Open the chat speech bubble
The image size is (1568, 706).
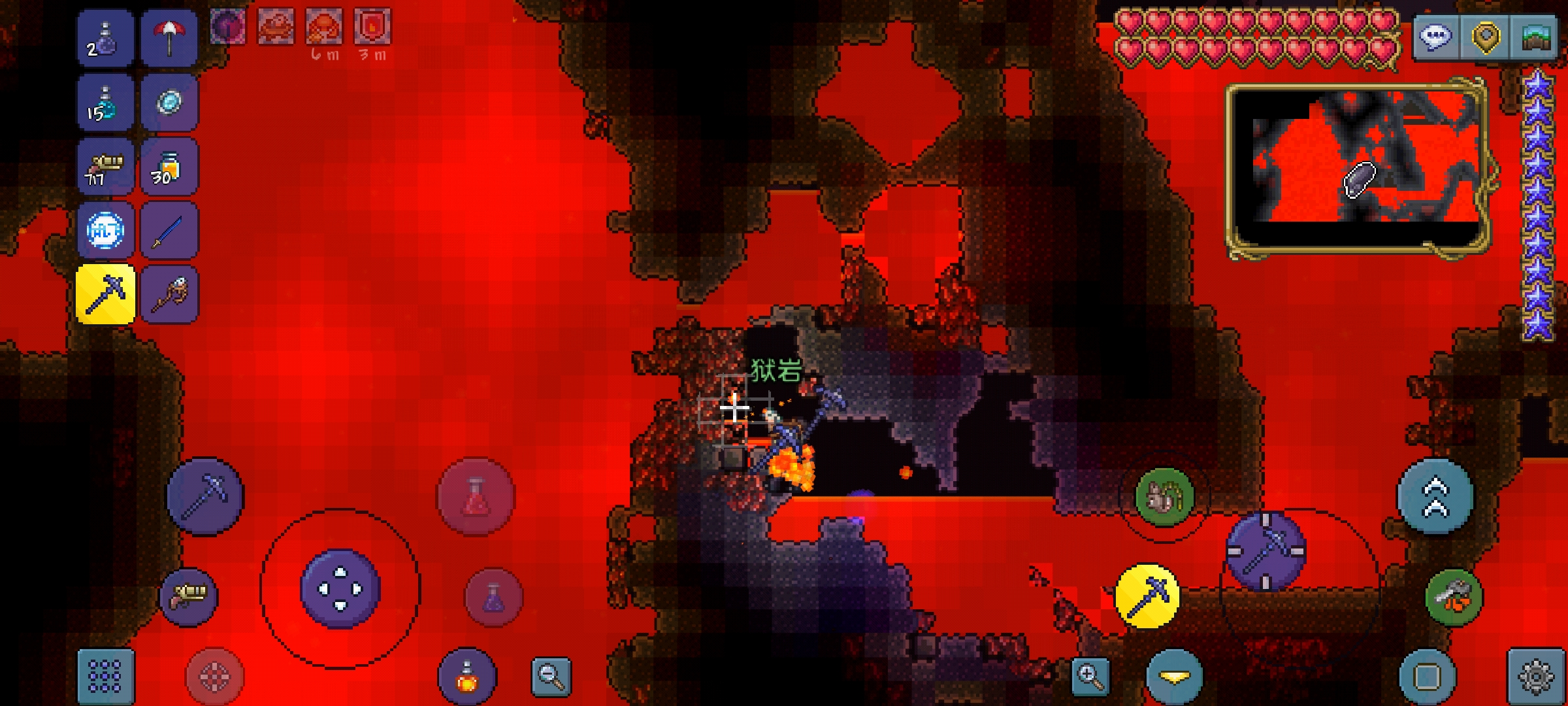point(1435,37)
